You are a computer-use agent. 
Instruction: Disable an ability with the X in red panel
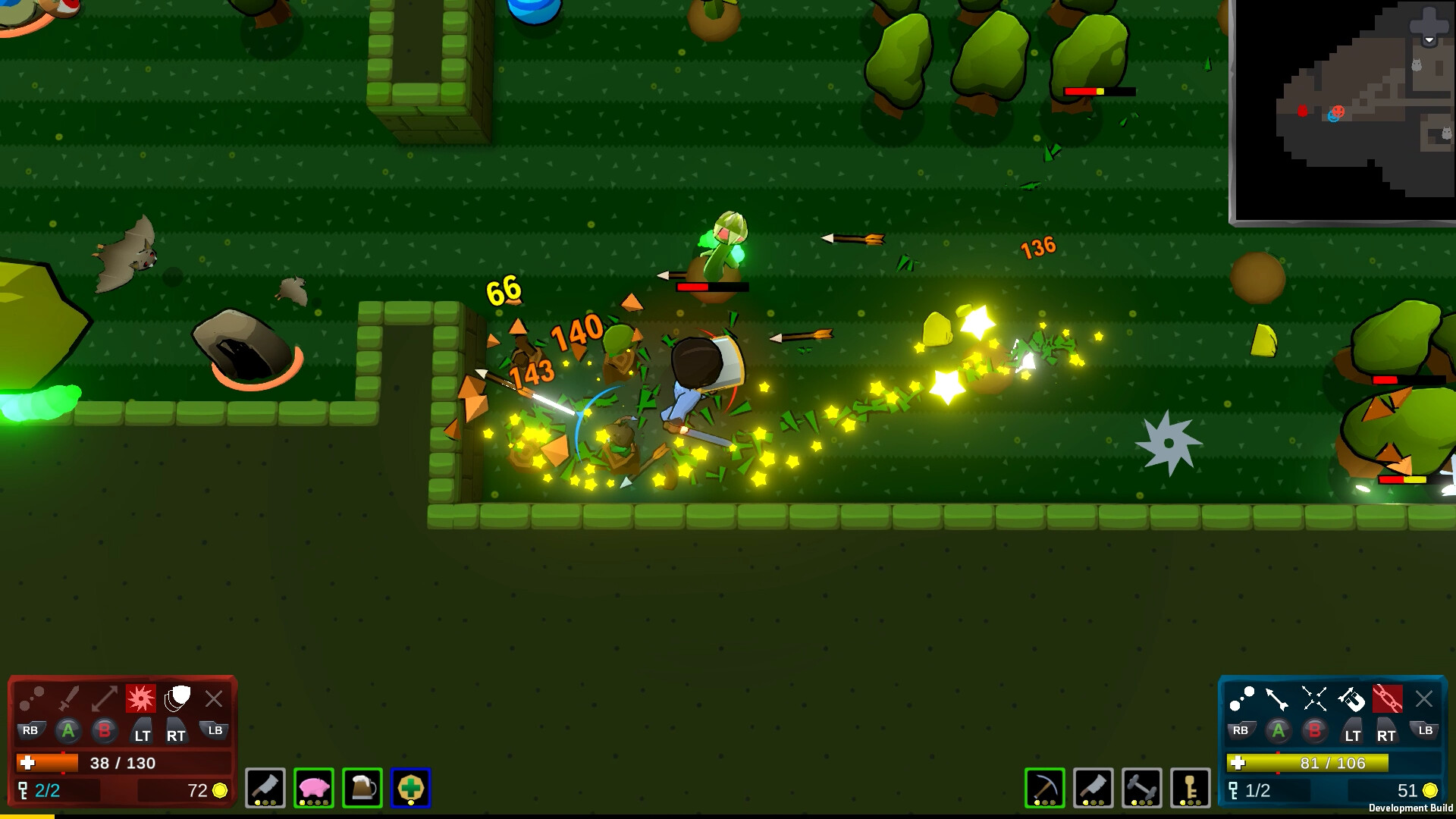point(214,698)
